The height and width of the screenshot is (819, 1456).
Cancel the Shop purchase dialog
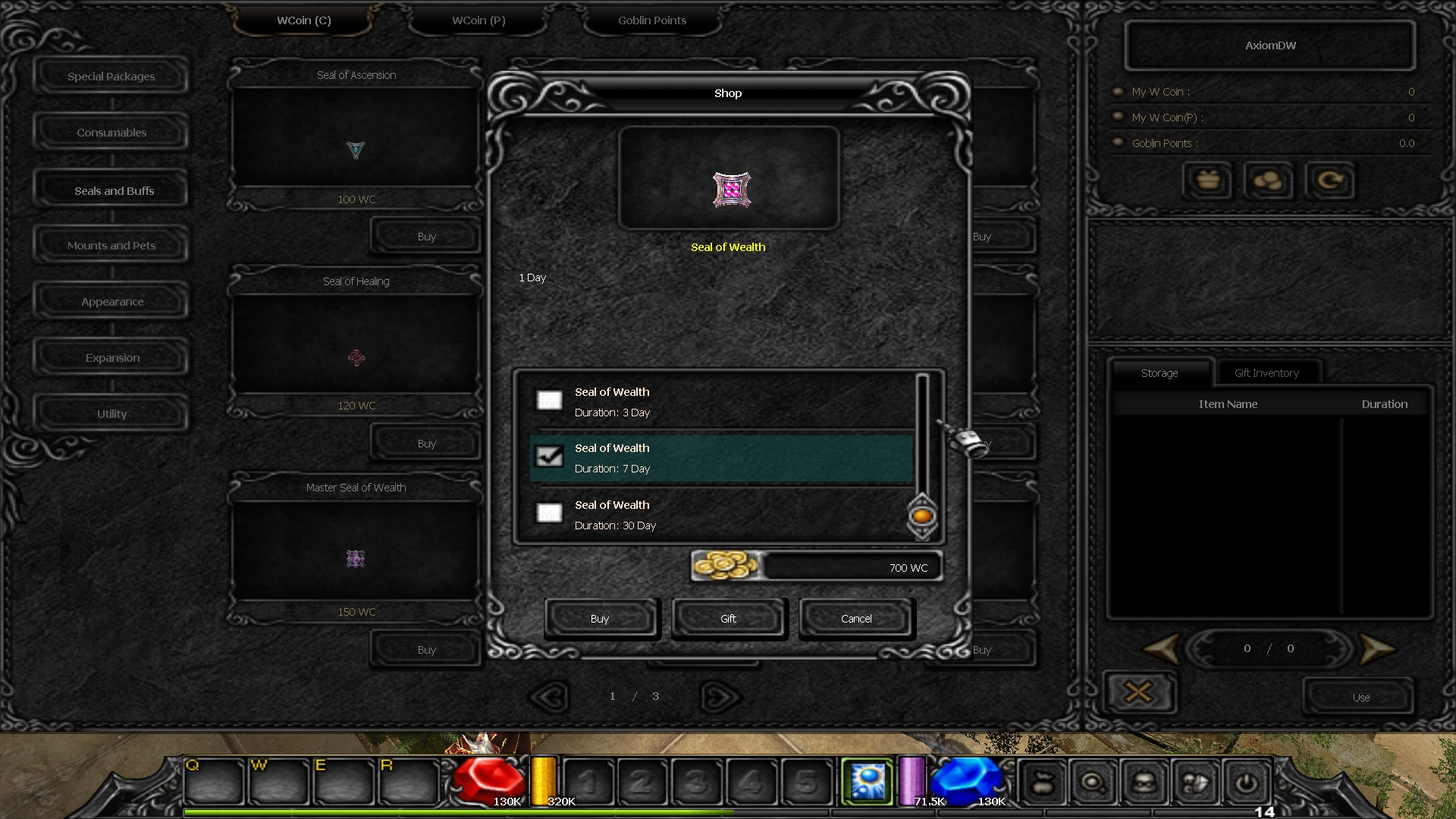point(856,619)
